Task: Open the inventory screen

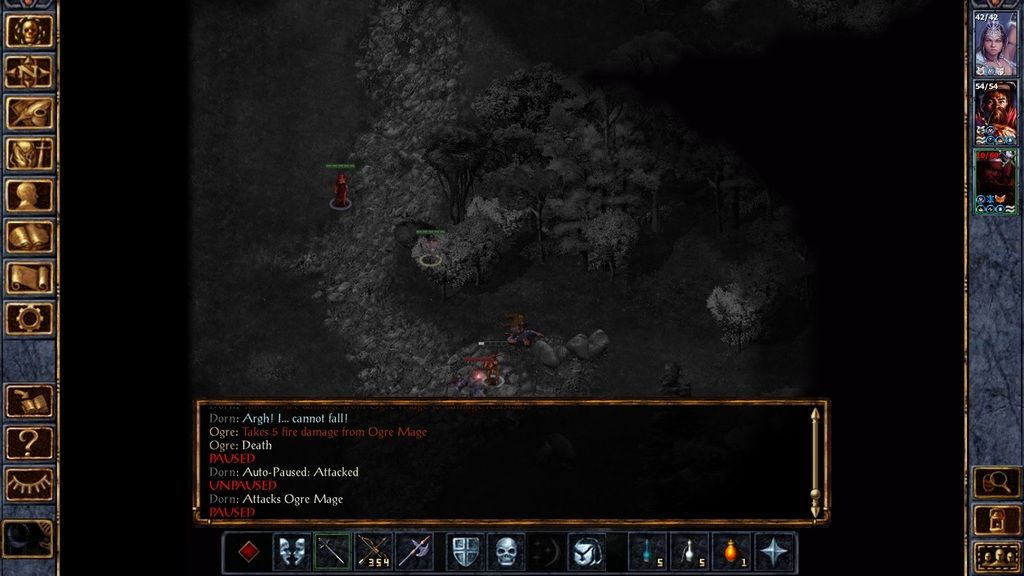Action: (x=30, y=154)
